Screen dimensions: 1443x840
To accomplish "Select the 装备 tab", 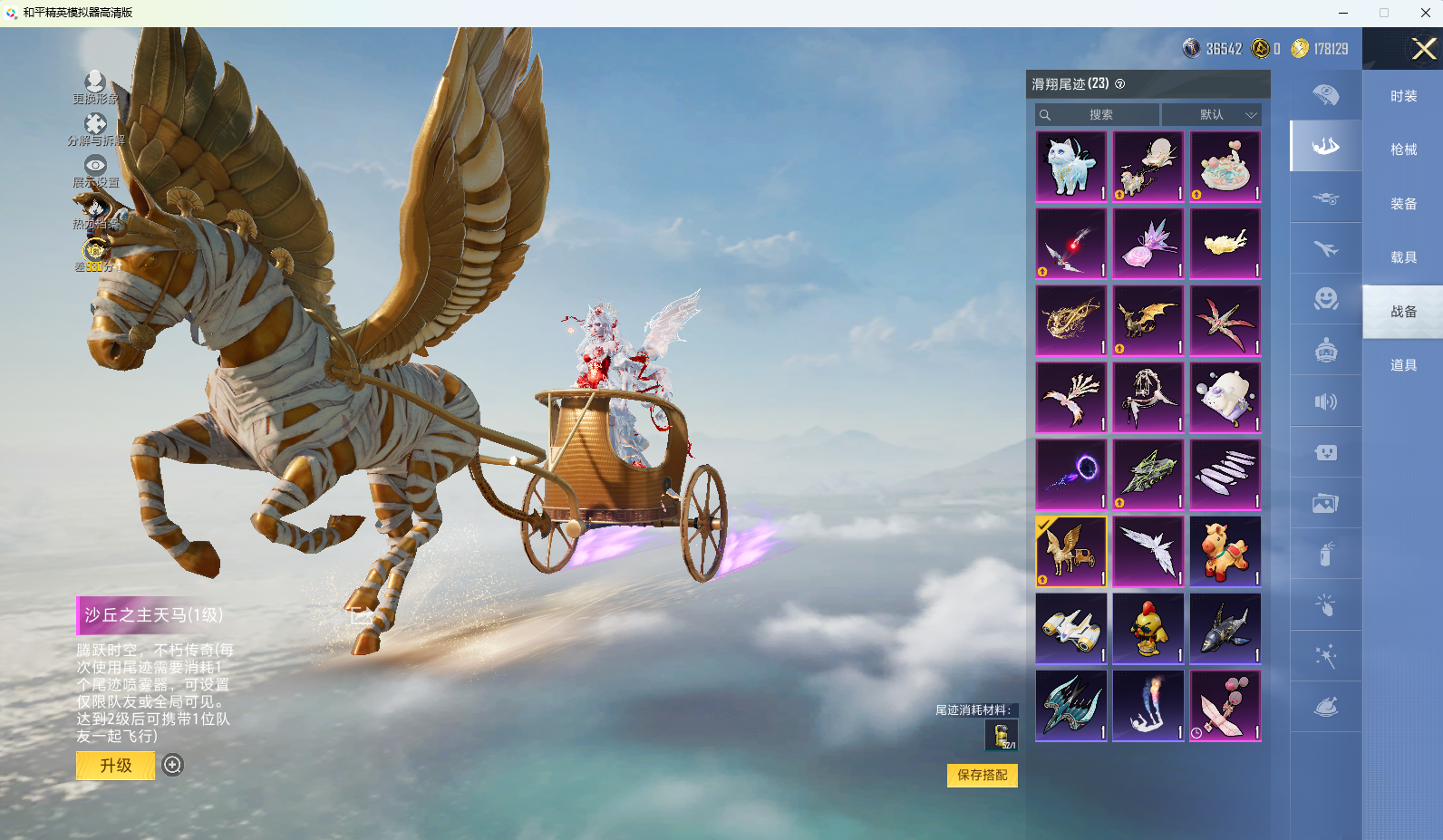I will click(x=1403, y=204).
